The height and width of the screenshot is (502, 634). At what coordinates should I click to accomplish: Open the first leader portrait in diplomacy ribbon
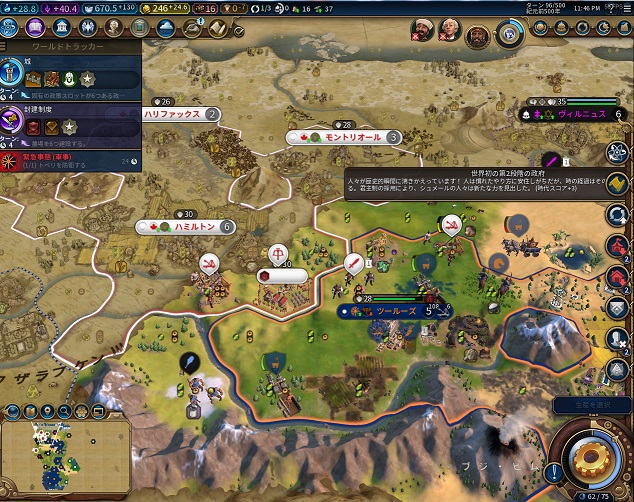pyautogui.click(x=421, y=34)
